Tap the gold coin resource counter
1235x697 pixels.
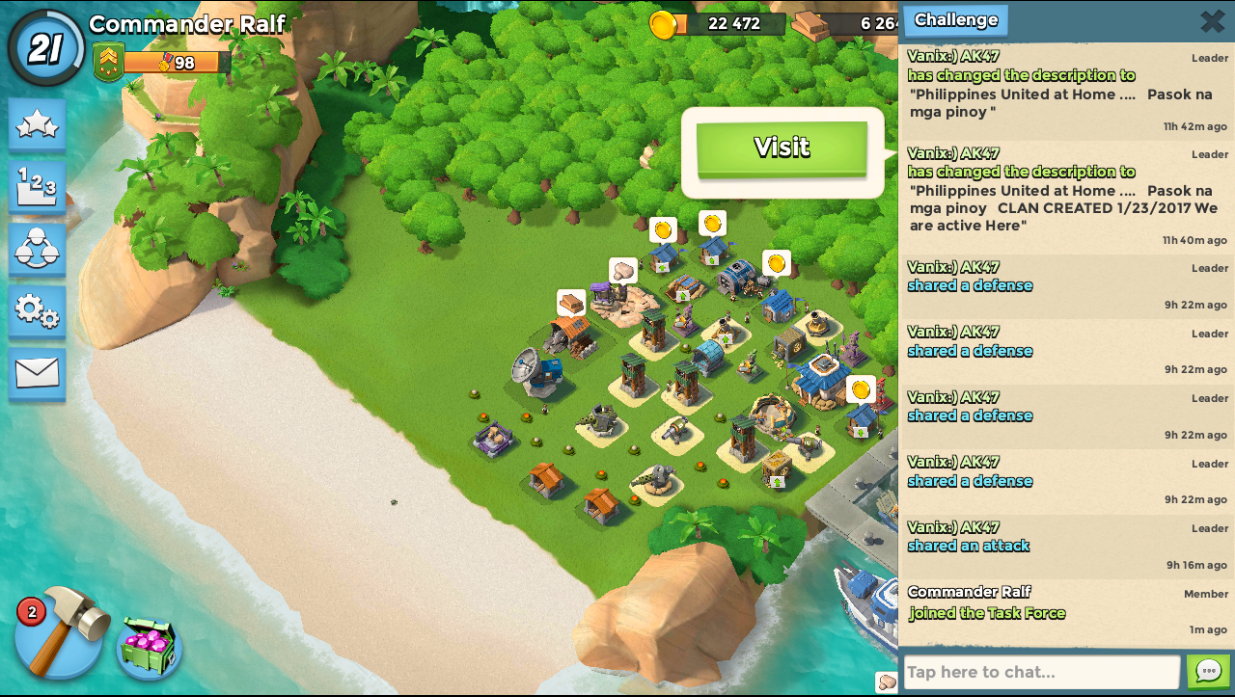[x=720, y=23]
